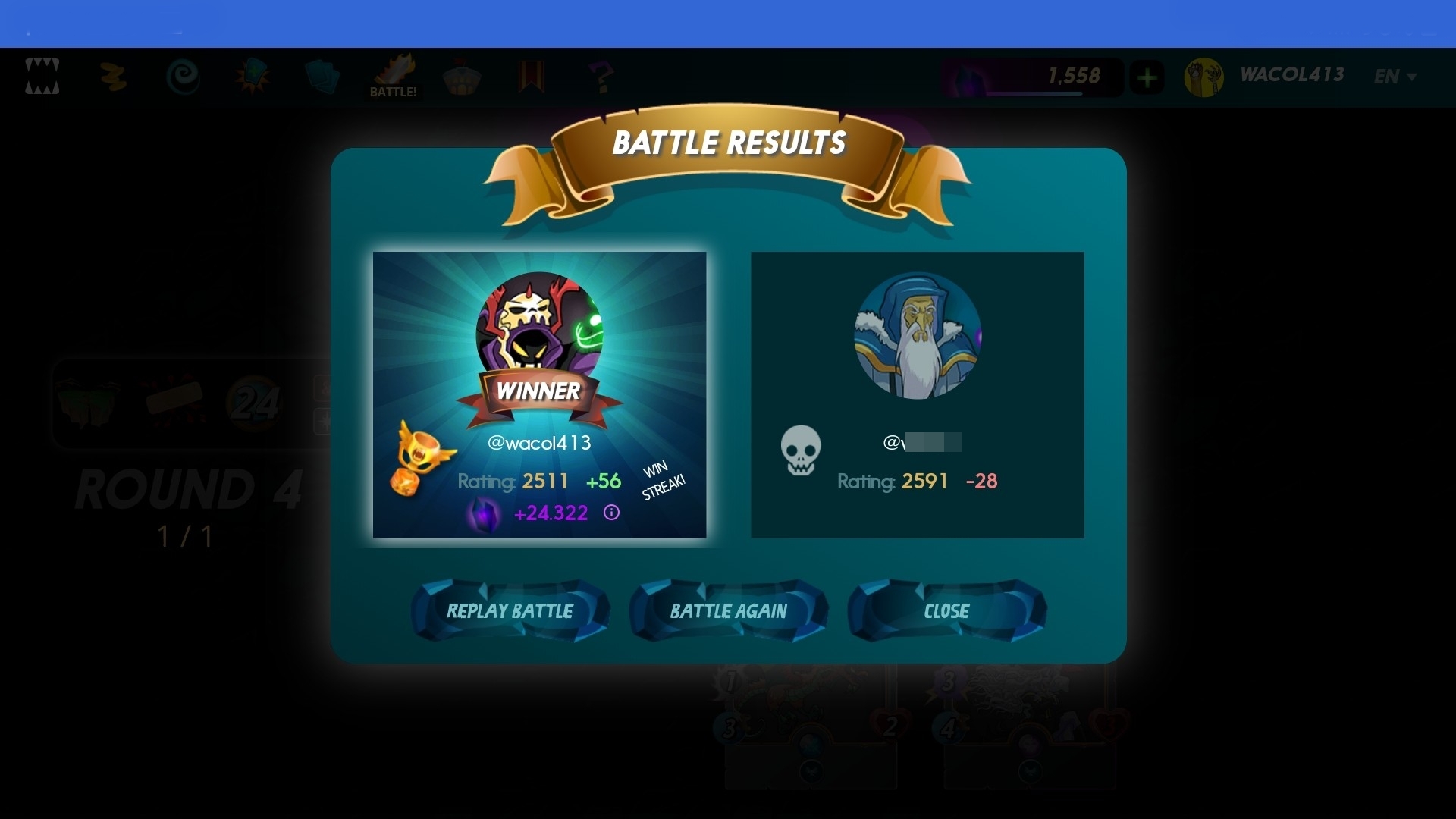Open the shop with the crown building icon
The height and width of the screenshot is (819, 1456).
463,76
